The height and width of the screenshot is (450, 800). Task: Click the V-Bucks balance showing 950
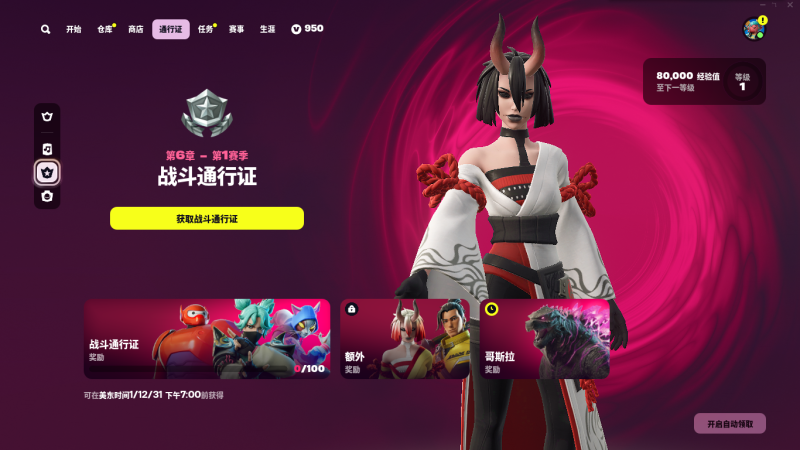[x=307, y=29]
